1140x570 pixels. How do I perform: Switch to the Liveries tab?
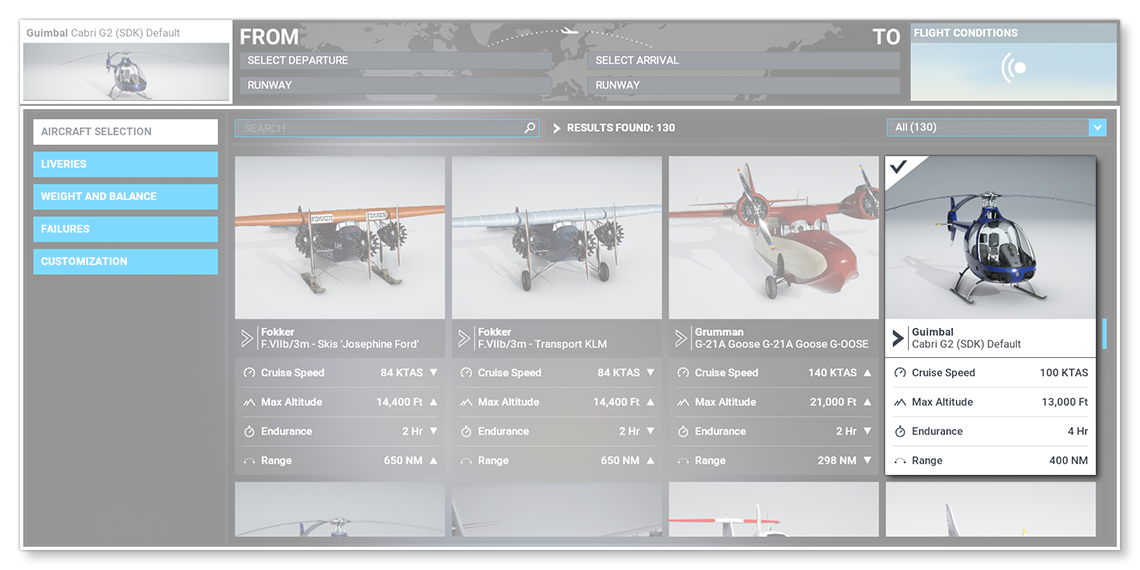125,164
